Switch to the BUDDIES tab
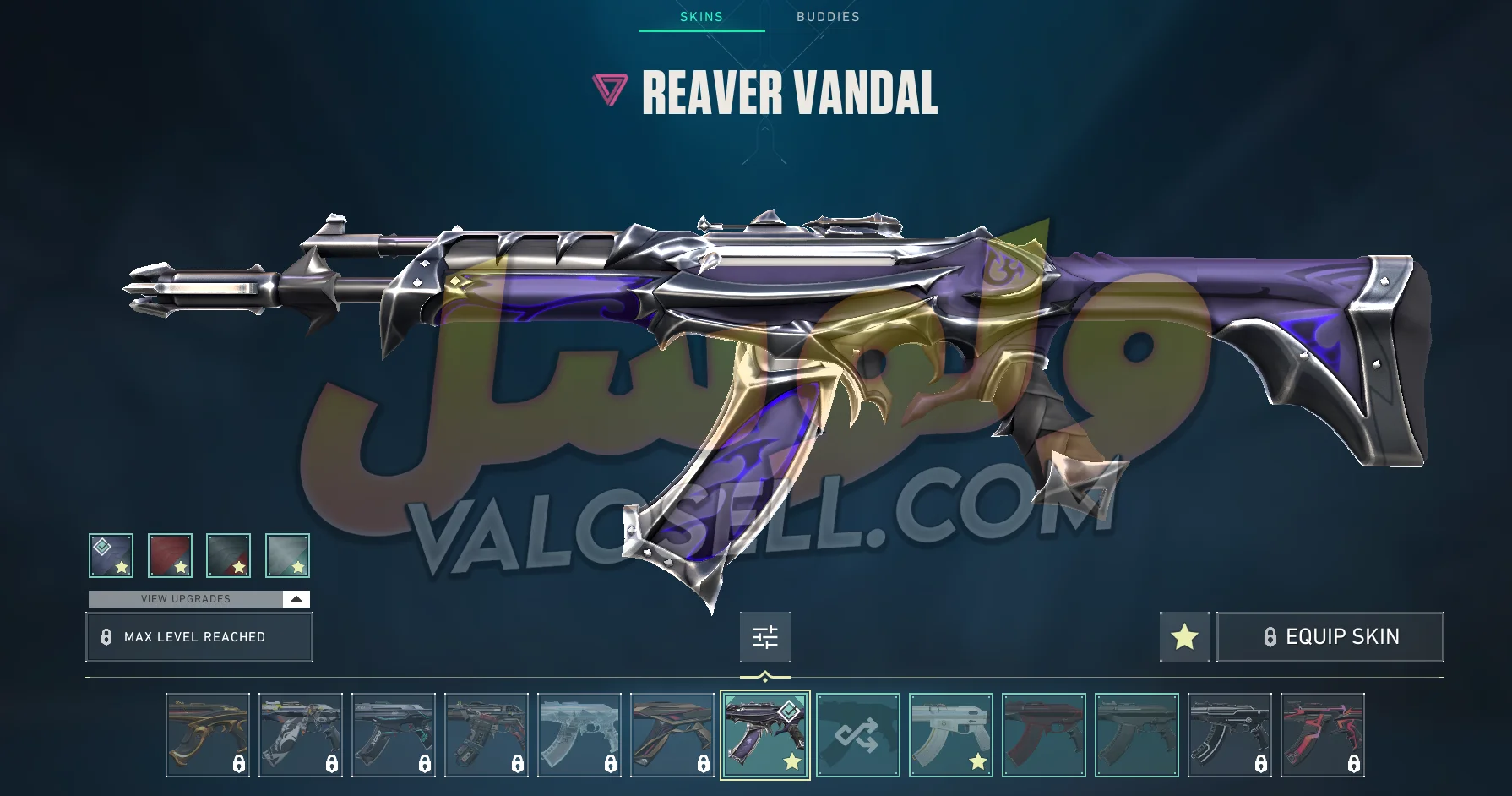The image size is (1512, 796). (x=829, y=16)
